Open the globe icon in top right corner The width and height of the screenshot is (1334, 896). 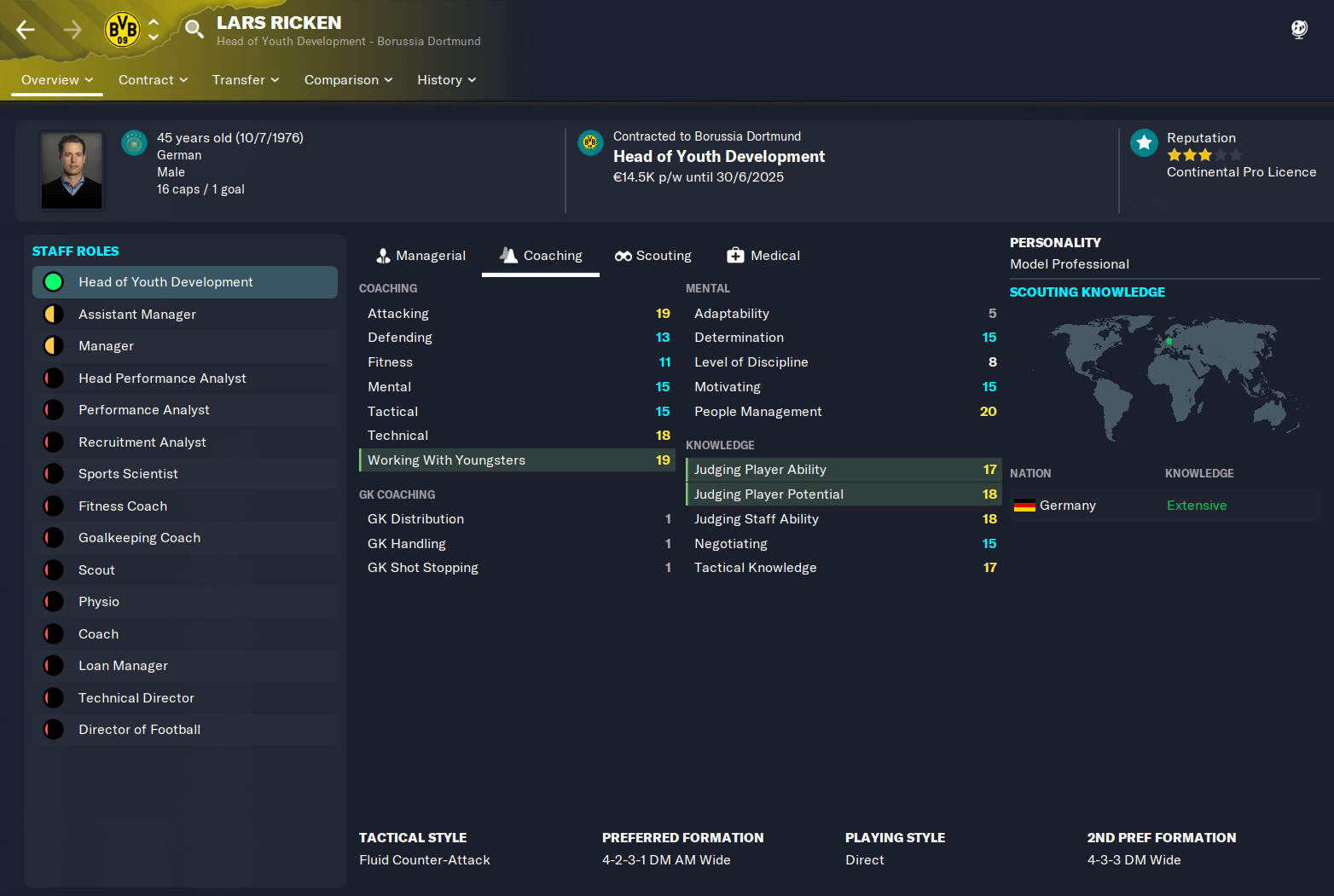coord(1298,29)
